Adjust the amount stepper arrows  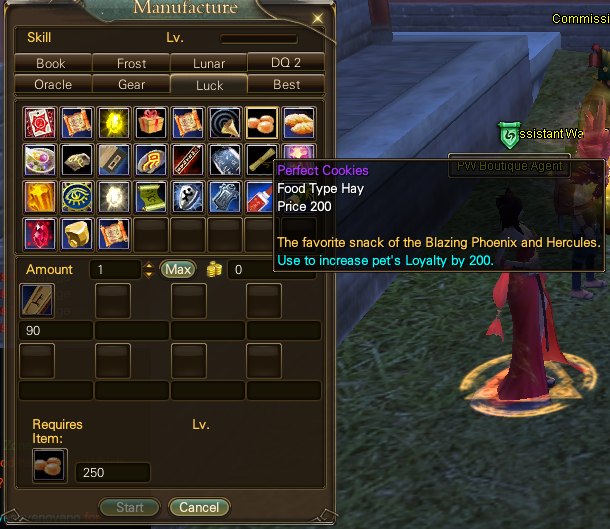(x=149, y=269)
